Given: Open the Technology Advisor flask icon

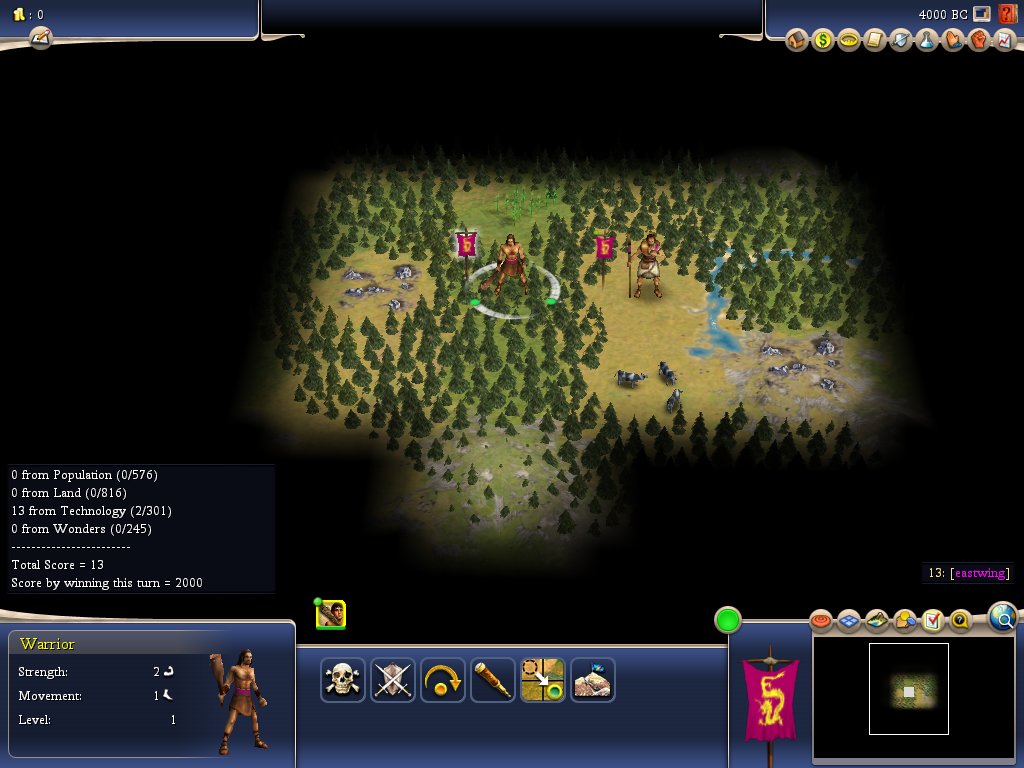Looking at the screenshot, I should (927, 41).
